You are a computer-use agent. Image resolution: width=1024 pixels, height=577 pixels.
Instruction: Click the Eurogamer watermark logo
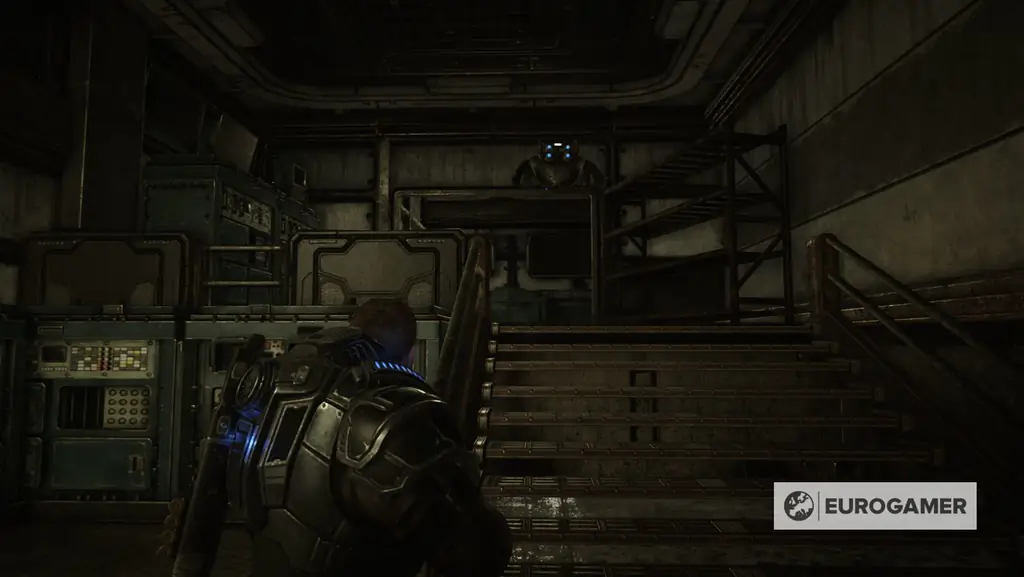874,505
